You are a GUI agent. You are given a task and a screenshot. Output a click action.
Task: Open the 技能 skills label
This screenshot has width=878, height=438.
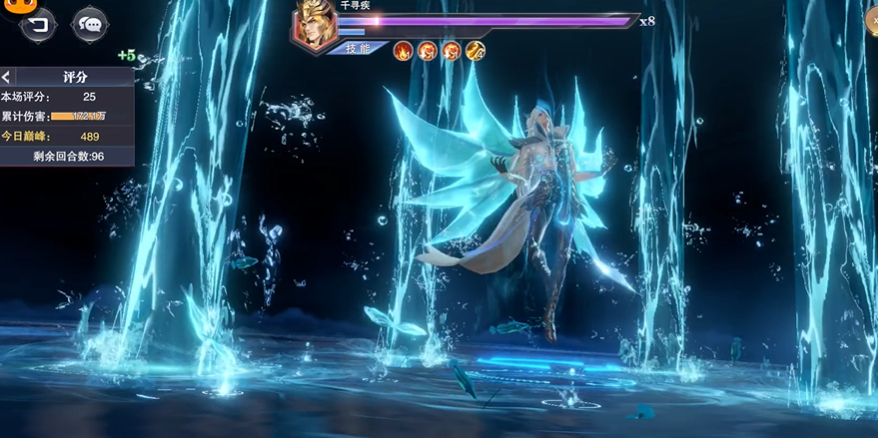coord(358,48)
